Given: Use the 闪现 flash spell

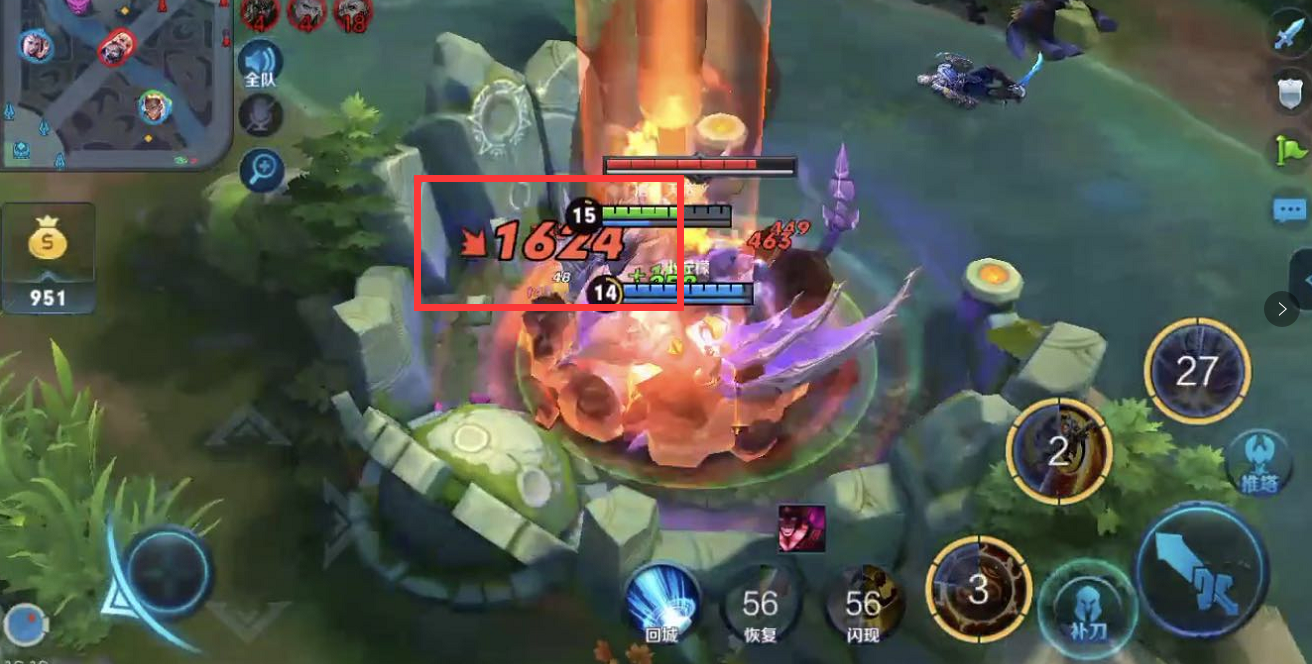Looking at the screenshot, I should point(863,604).
